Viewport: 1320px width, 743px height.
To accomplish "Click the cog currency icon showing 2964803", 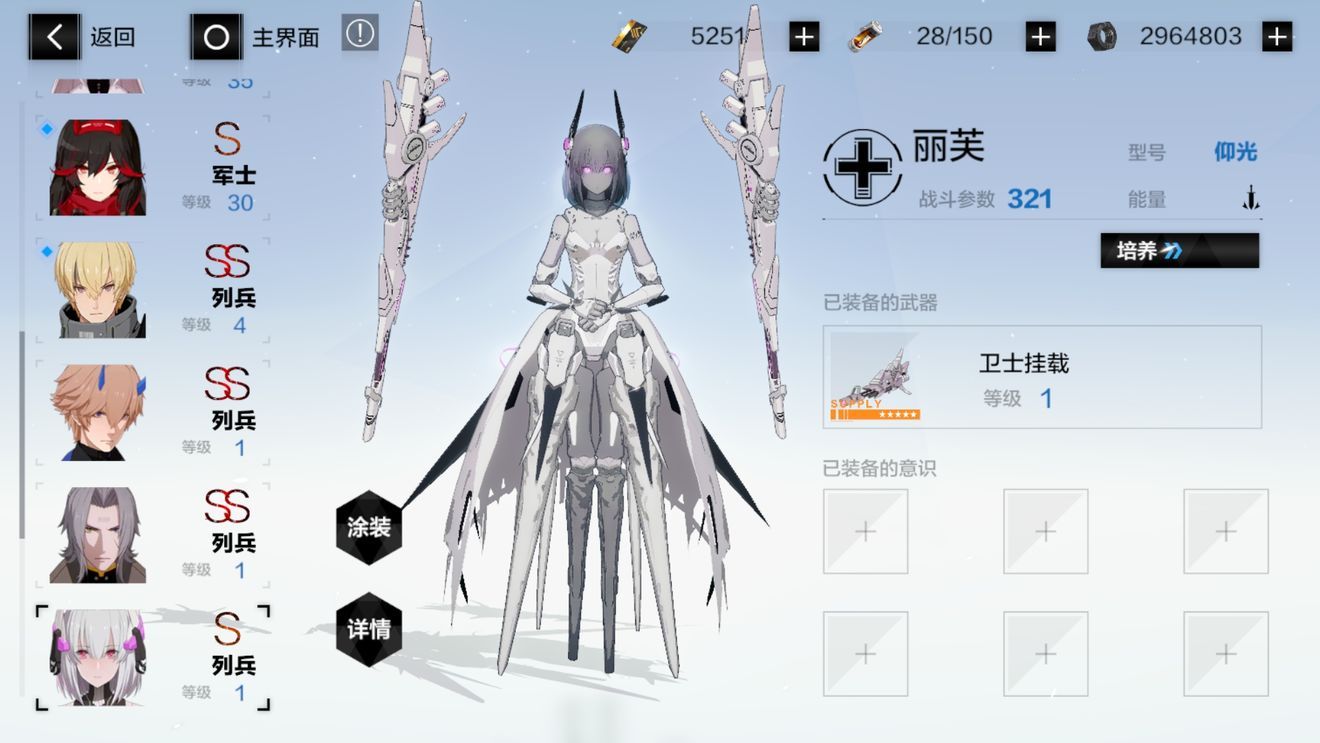I will 1102,35.
